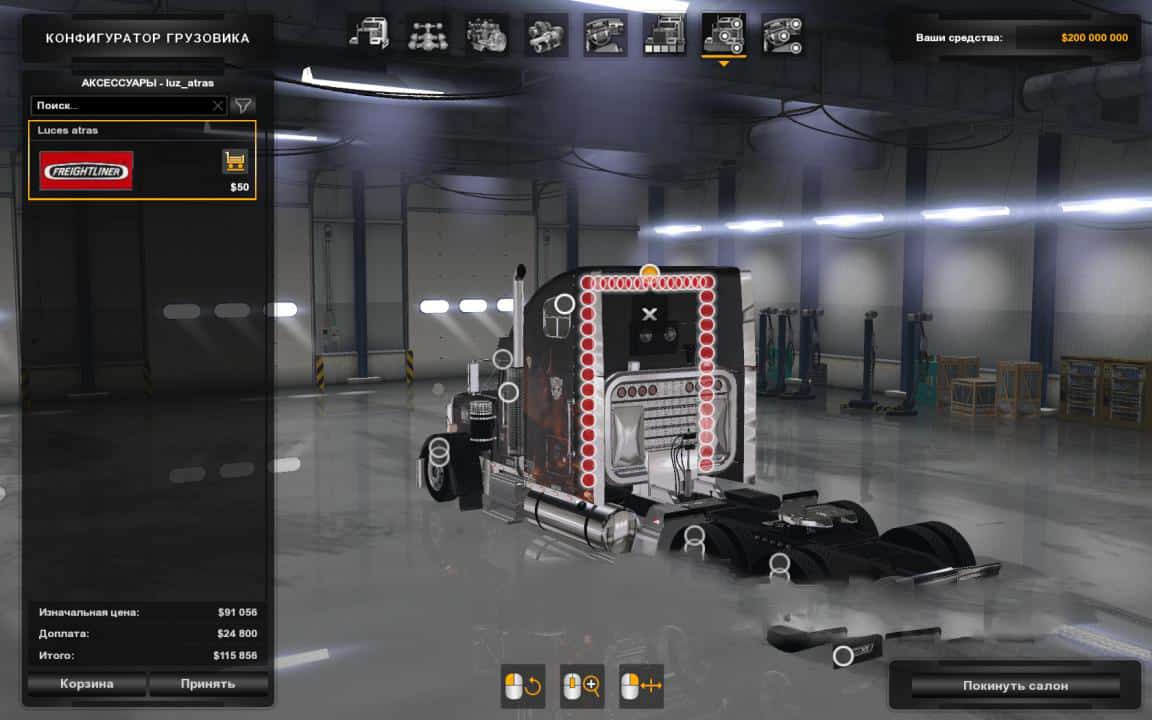The width and height of the screenshot is (1152, 720).
Task: Open the last tab with three circle markers
Action: point(783,35)
